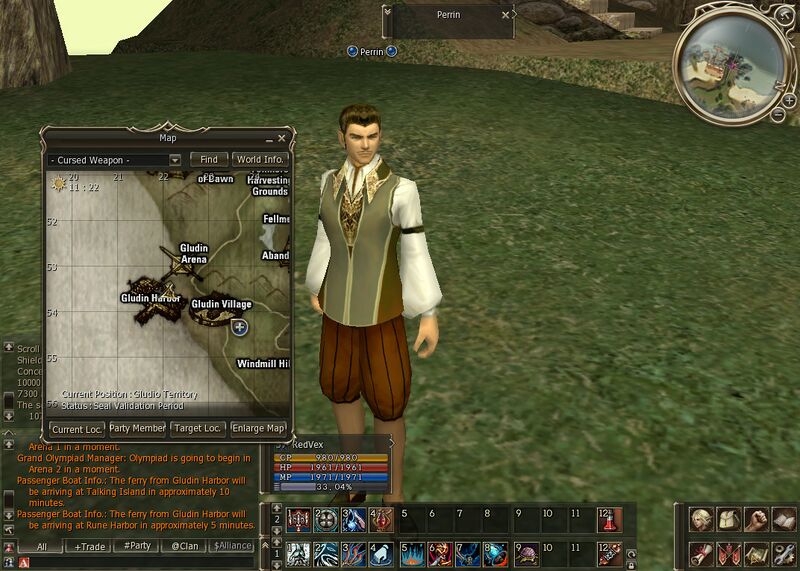Use the red potion in slot 12
The image size is (800, 571).
tap(609, 520)
